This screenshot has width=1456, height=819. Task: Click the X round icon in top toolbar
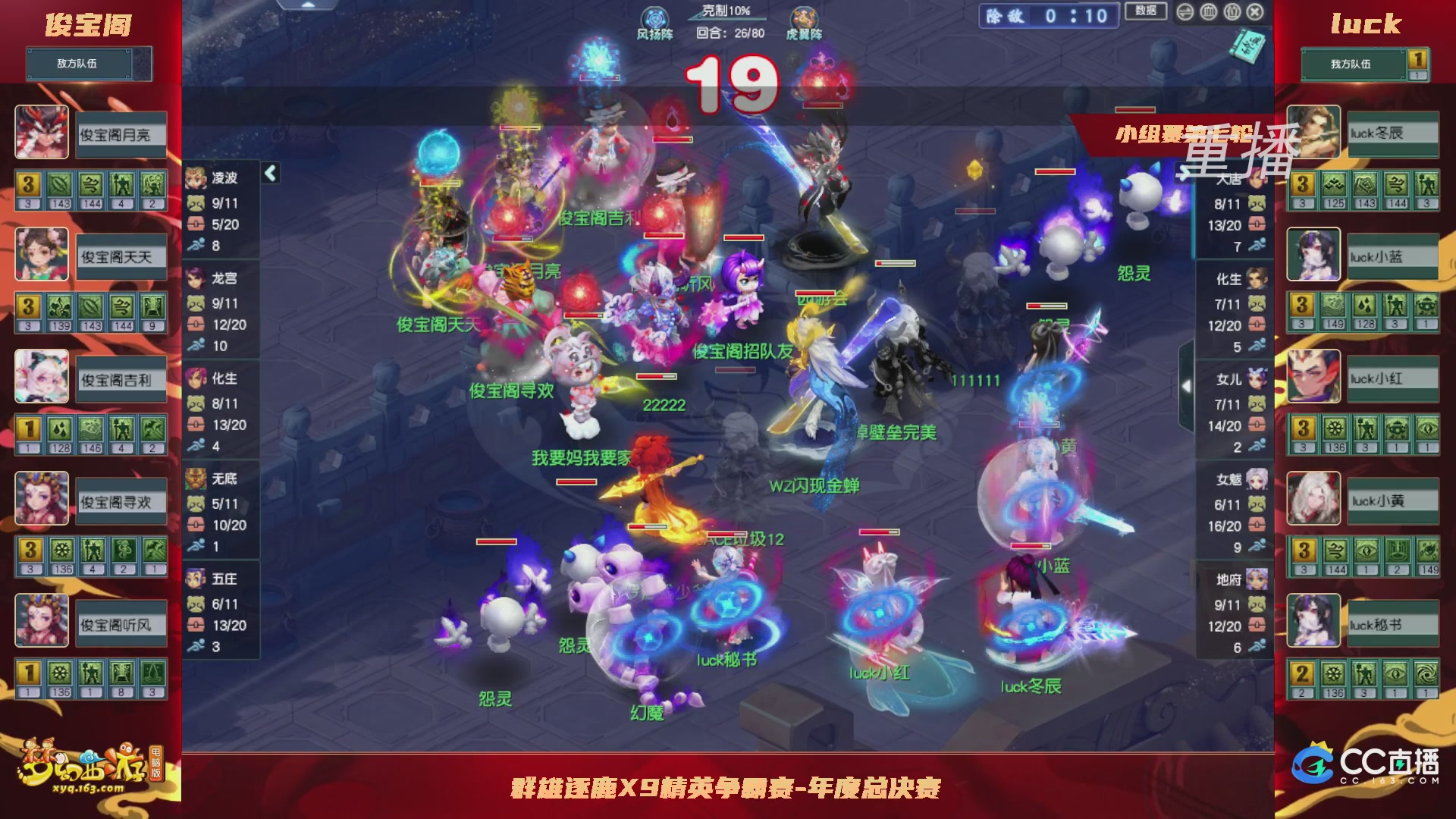tap(1255, 11)
